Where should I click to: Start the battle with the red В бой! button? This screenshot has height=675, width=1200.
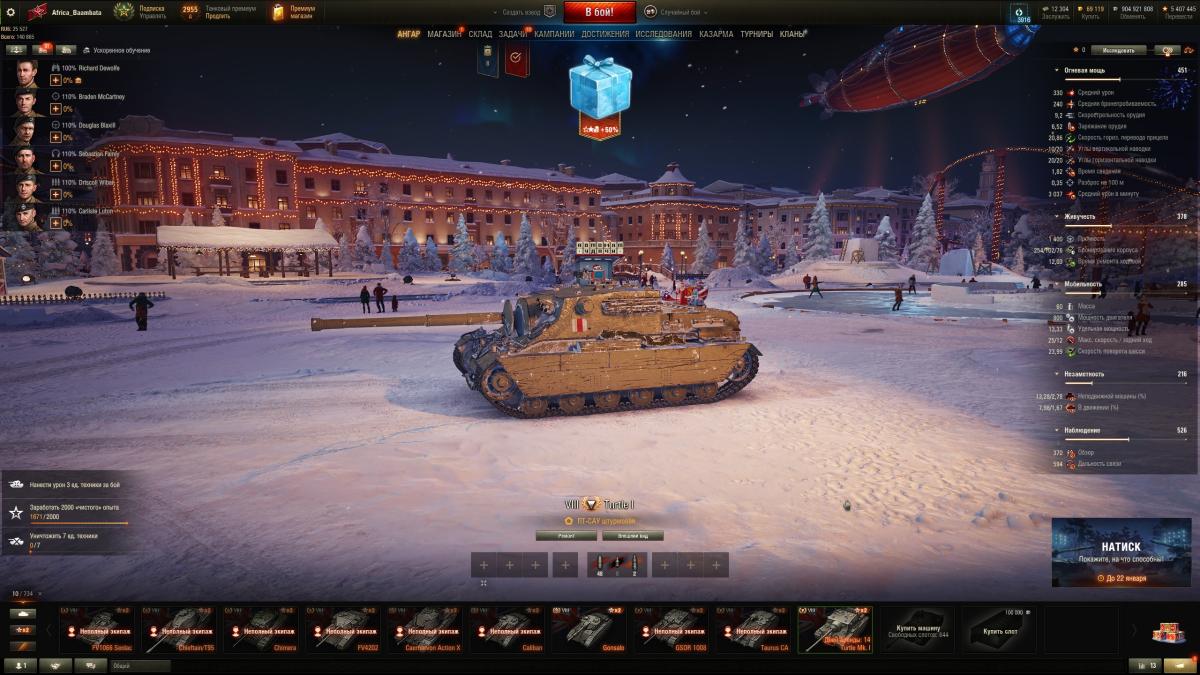pos(599,12)
